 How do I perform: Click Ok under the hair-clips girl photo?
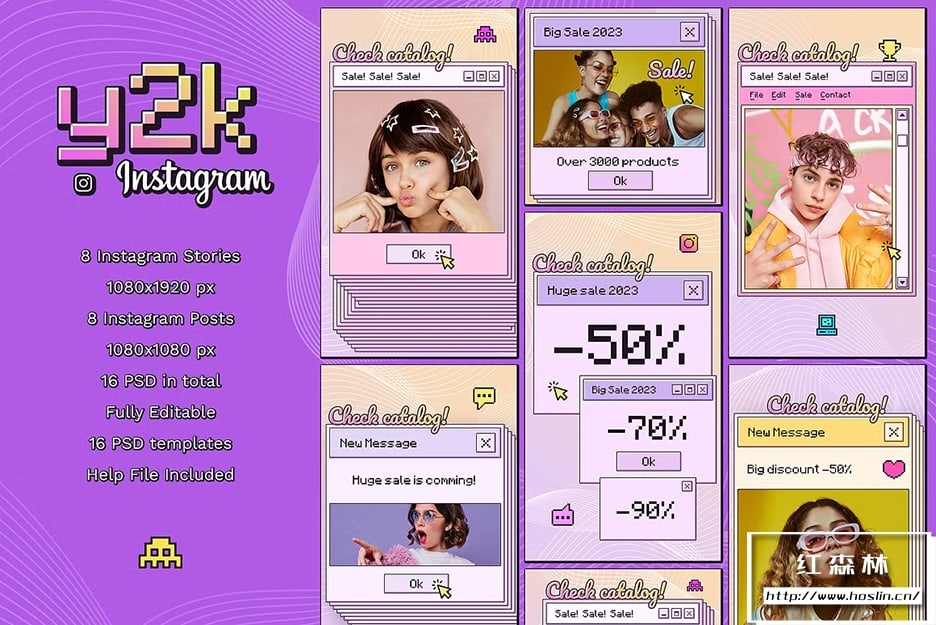point(418,255)
